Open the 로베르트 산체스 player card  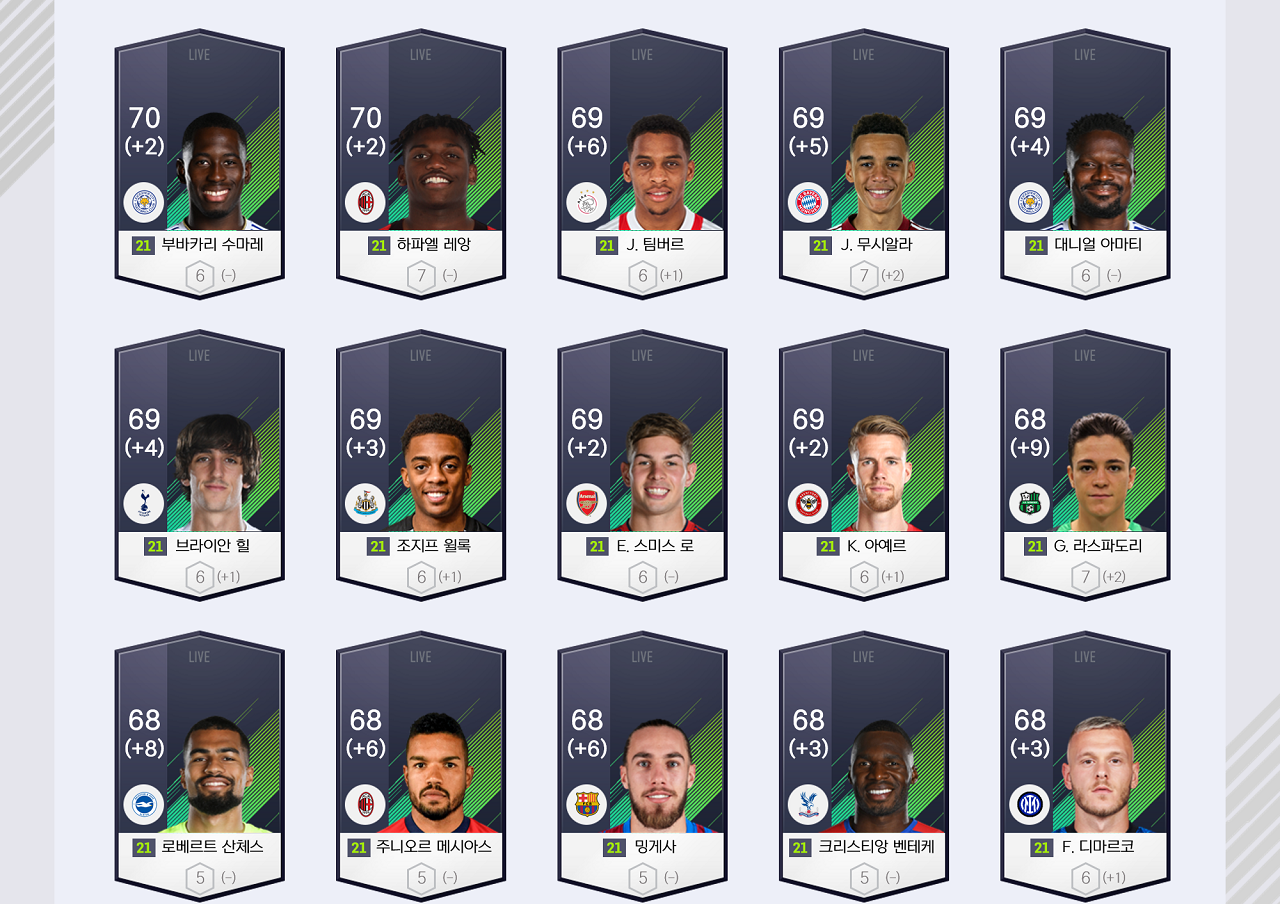[x=199, y=767]
